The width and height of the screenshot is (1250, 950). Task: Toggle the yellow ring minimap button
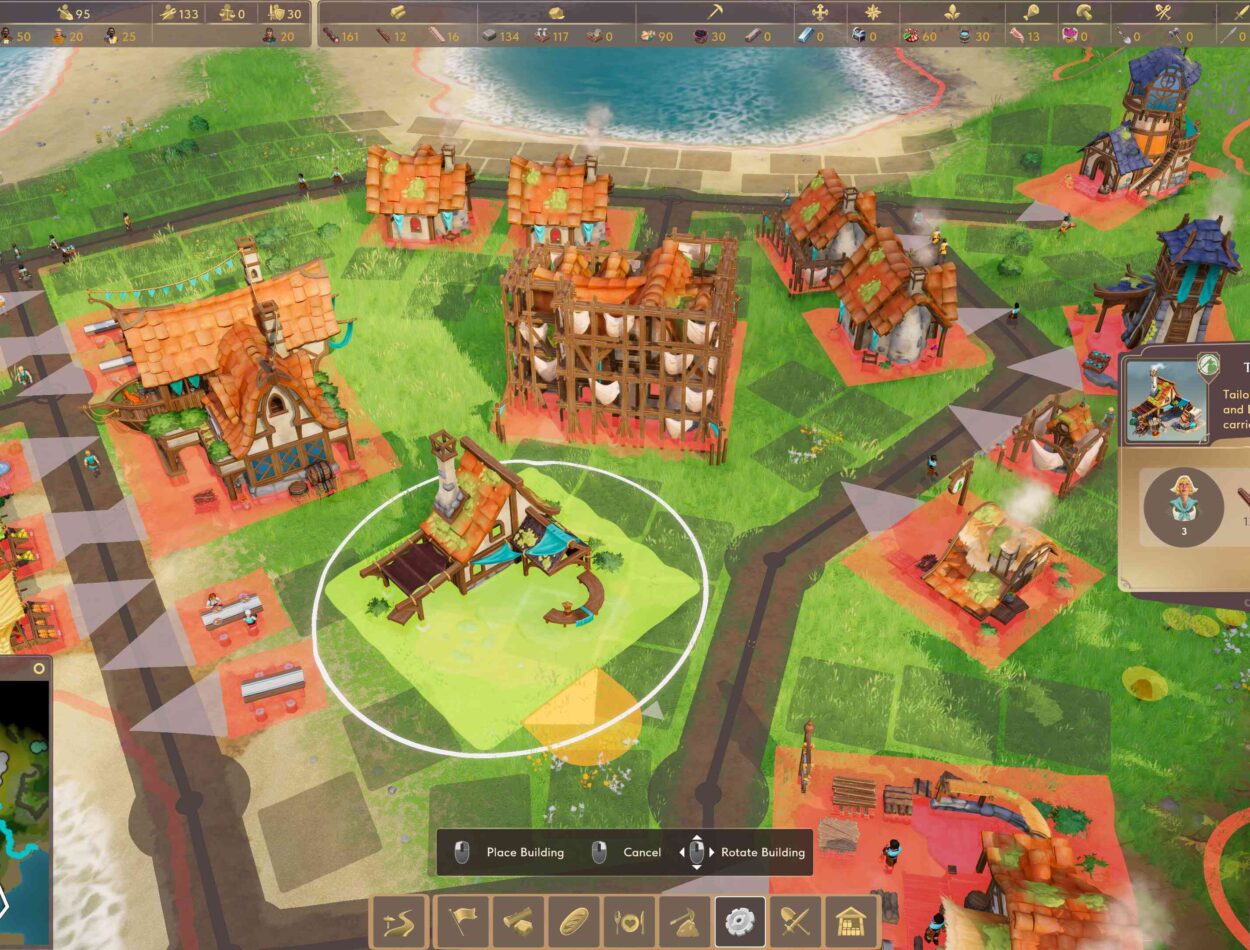[39, 668]
